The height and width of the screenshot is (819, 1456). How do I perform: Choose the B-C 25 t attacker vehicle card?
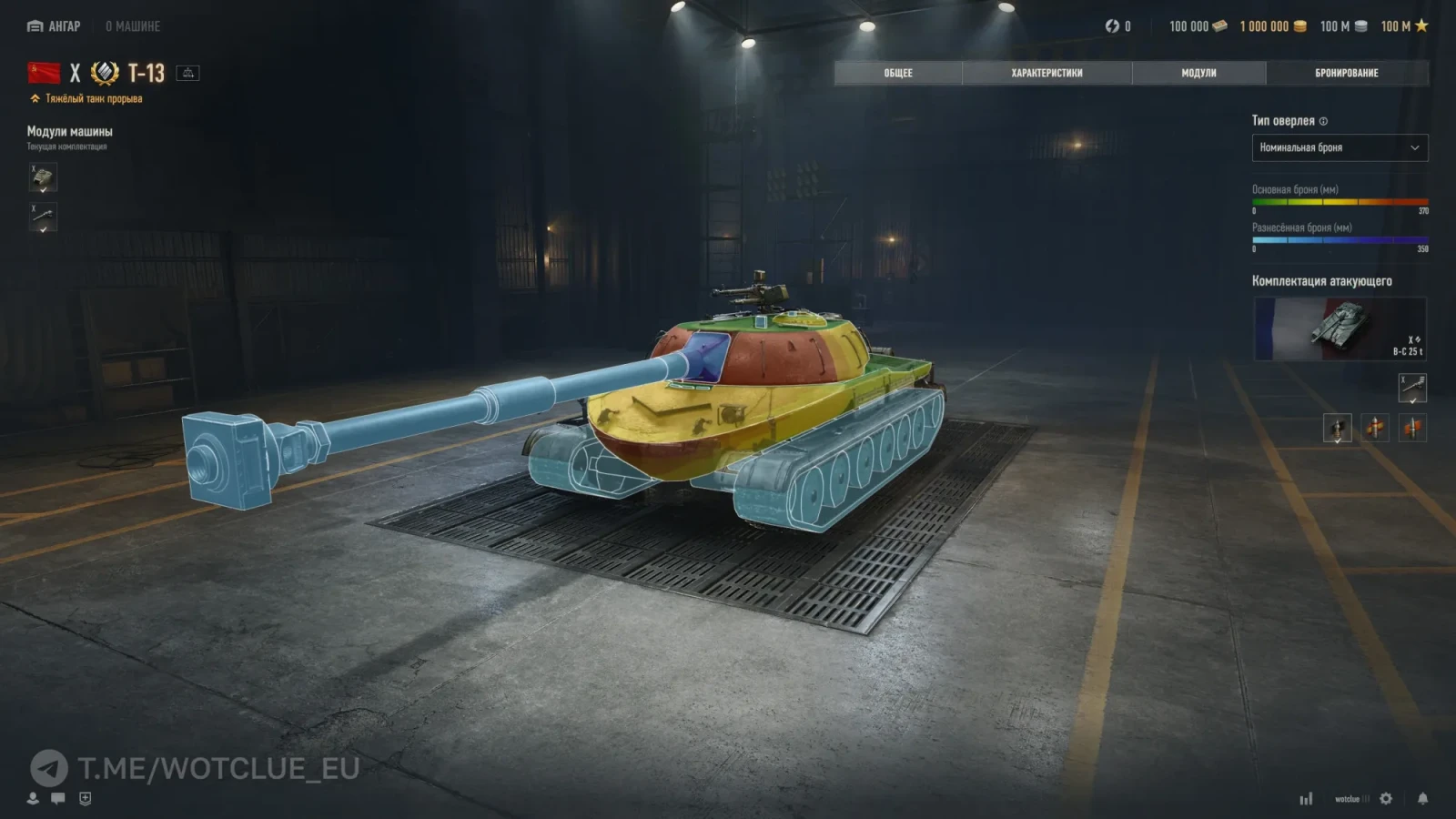[1340, 329]
